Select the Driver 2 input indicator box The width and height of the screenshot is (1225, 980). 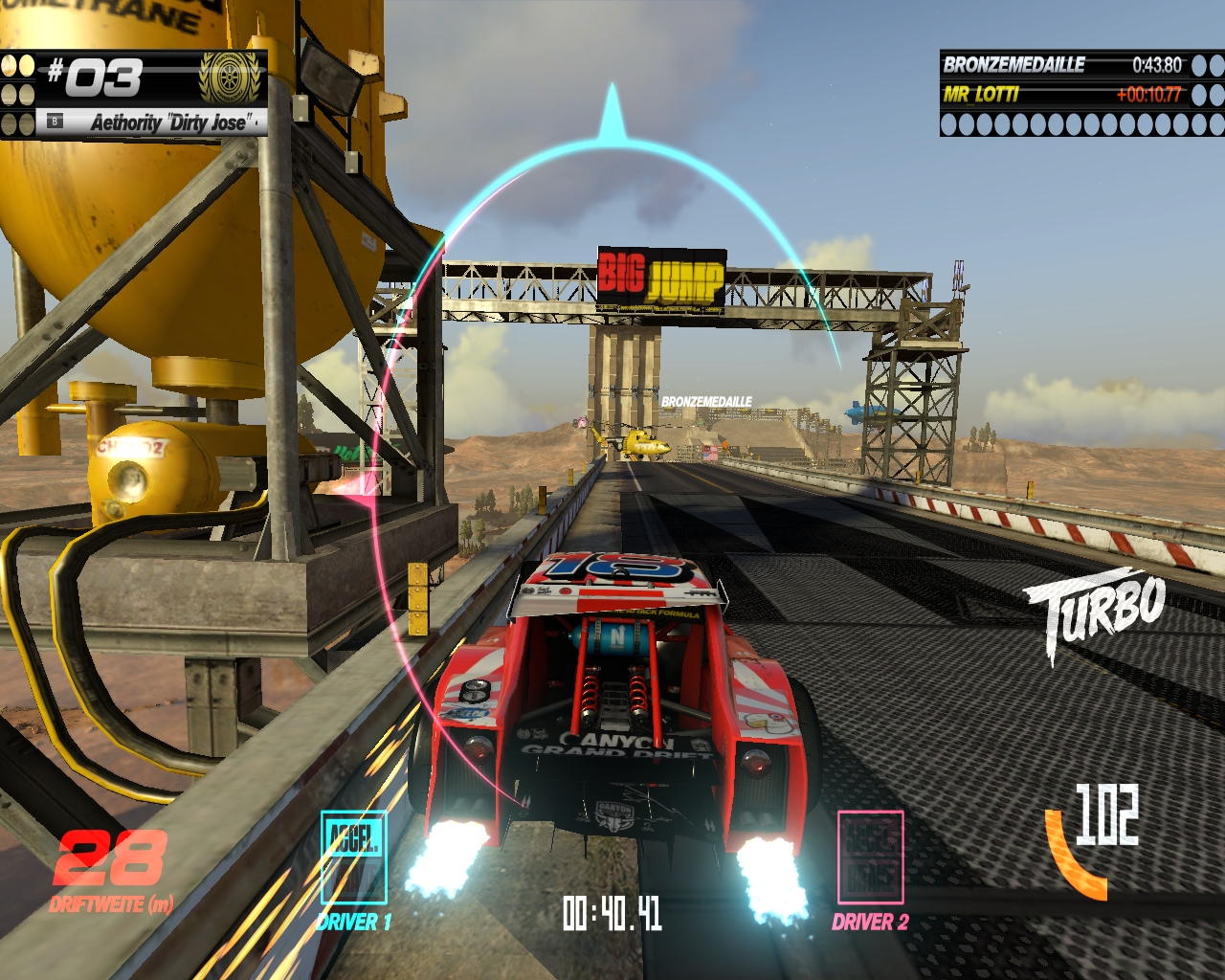pyautogui.click(x=870, y=857)
